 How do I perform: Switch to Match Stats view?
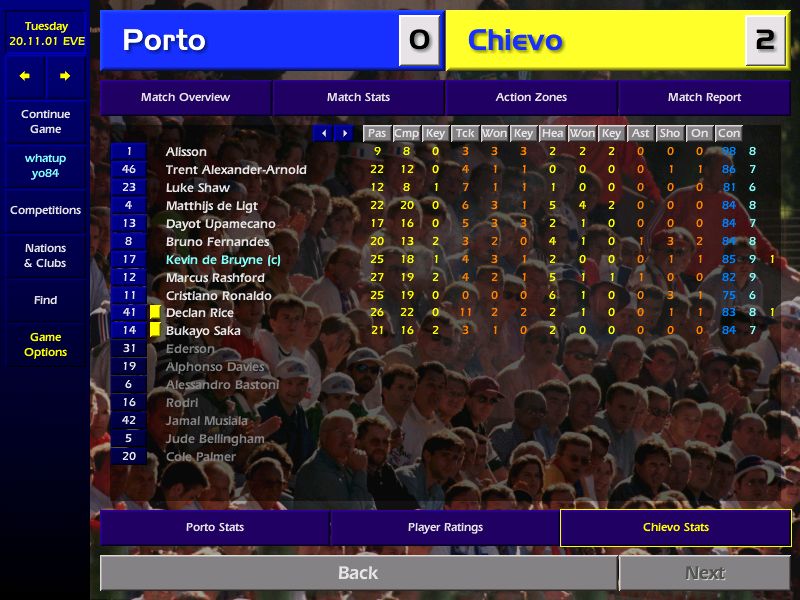358,97
